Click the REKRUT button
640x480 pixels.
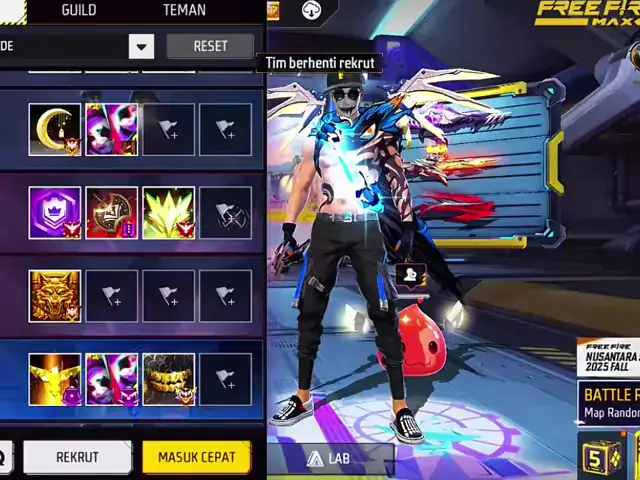[x=77, y=457]
